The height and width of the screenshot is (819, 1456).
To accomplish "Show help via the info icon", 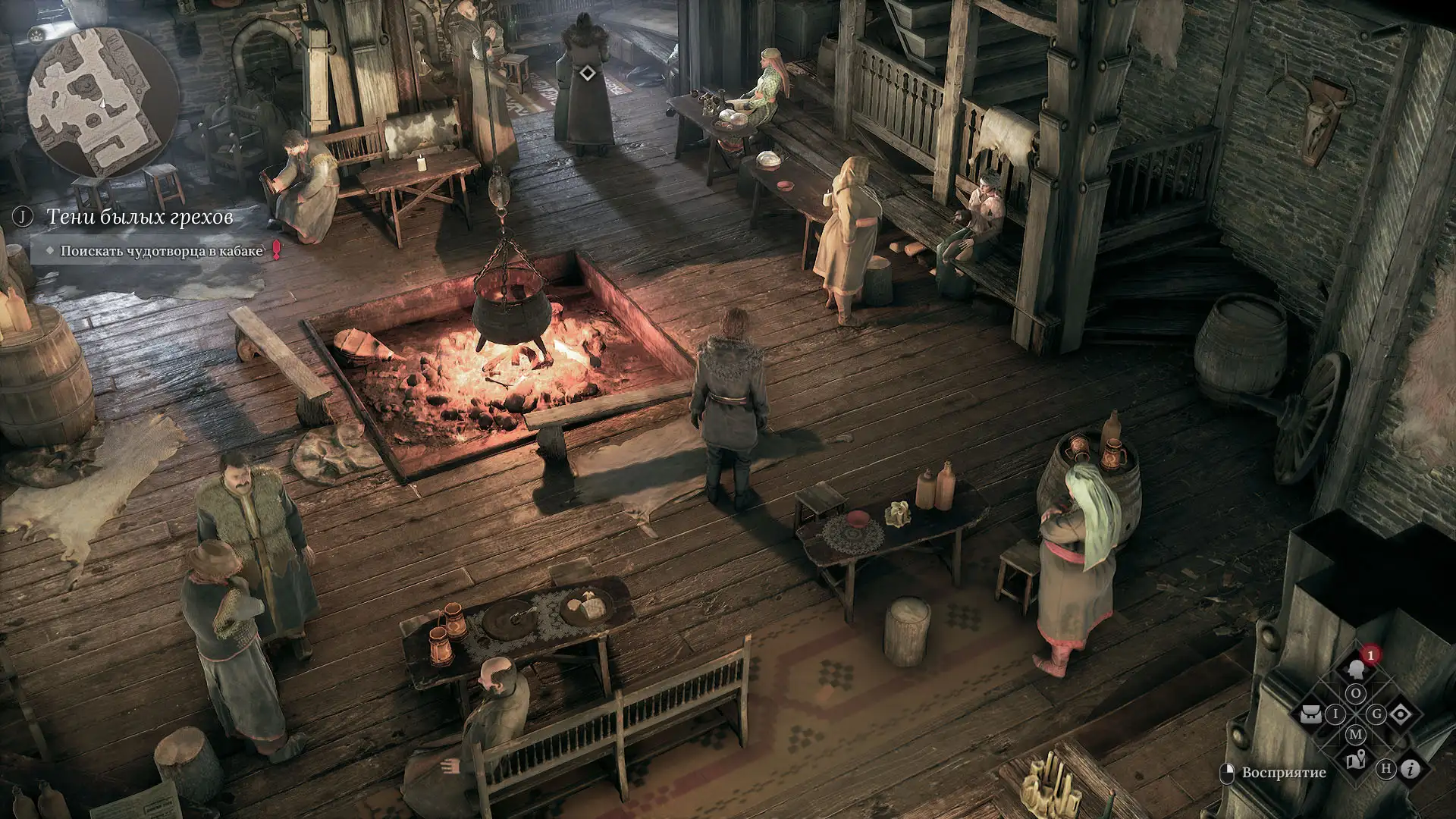I will coord(1410,769).
